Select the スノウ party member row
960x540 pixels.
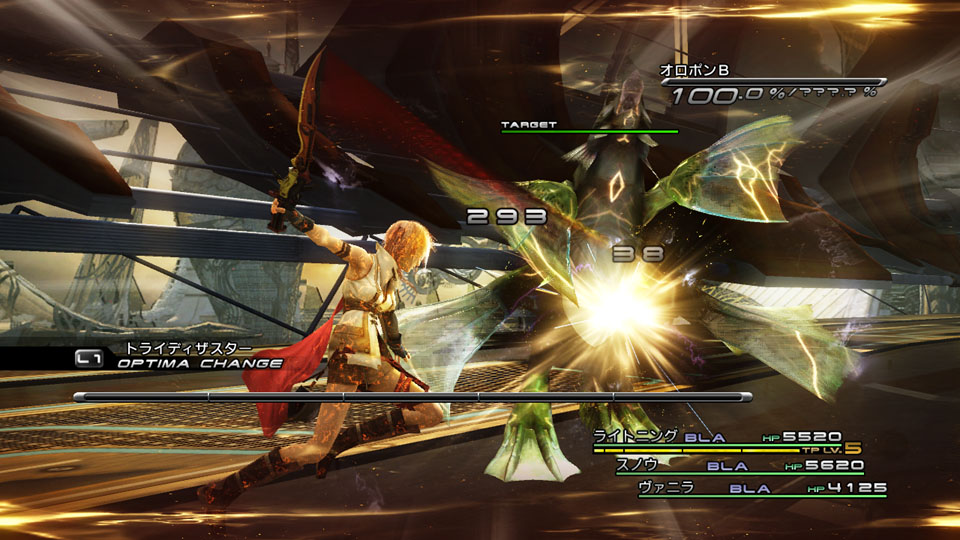pyautogui.click(x=738, y=465)
